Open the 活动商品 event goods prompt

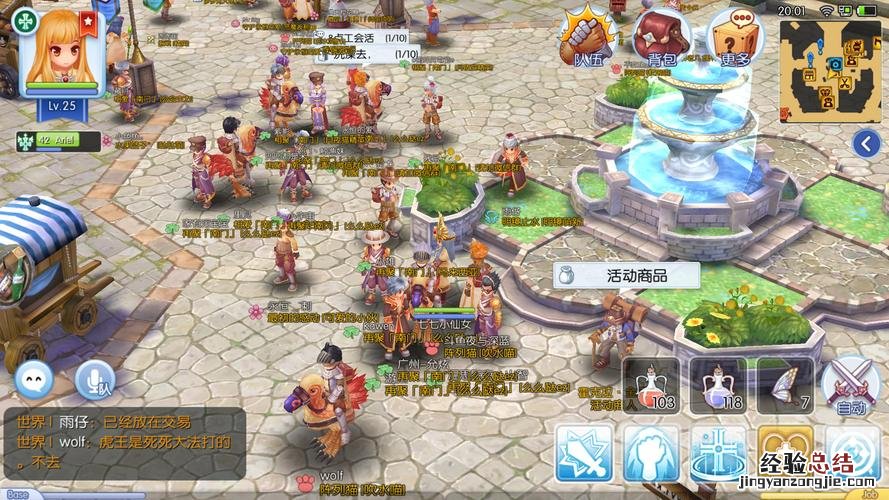click(x=625, y=275)
